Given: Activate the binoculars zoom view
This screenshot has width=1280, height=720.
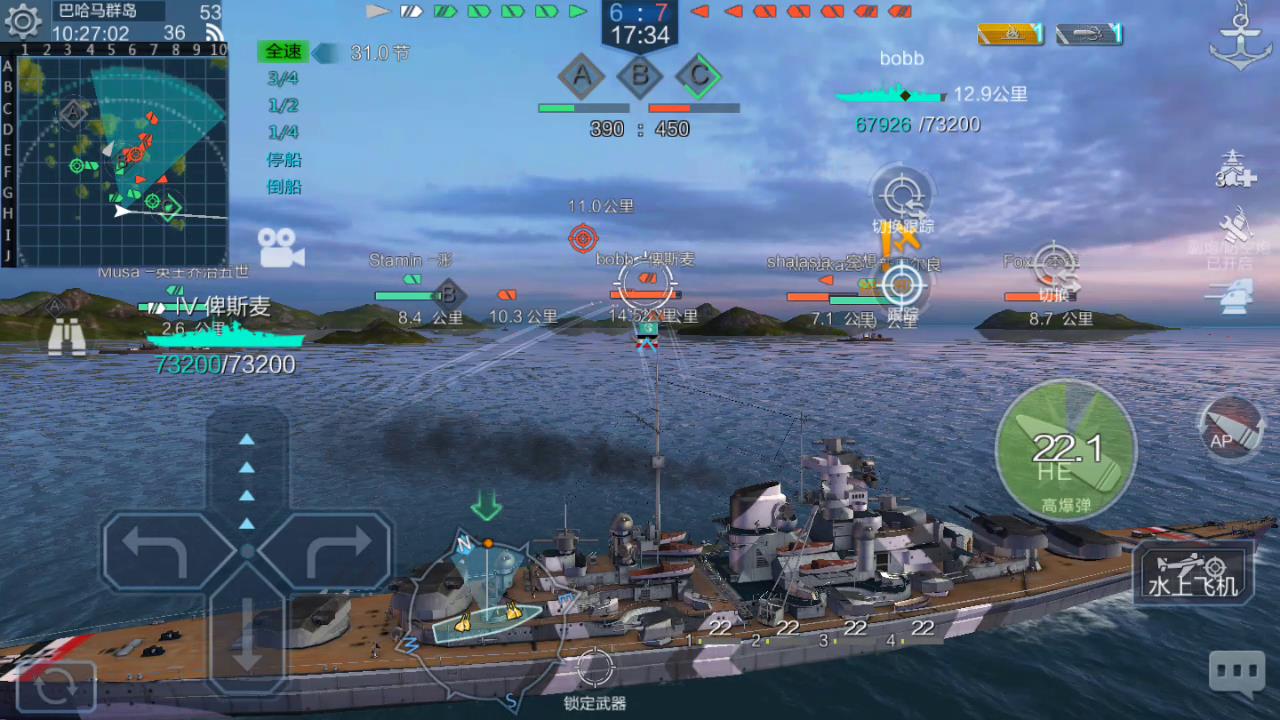Looking at the screenshot, I should tap(66, 337).
